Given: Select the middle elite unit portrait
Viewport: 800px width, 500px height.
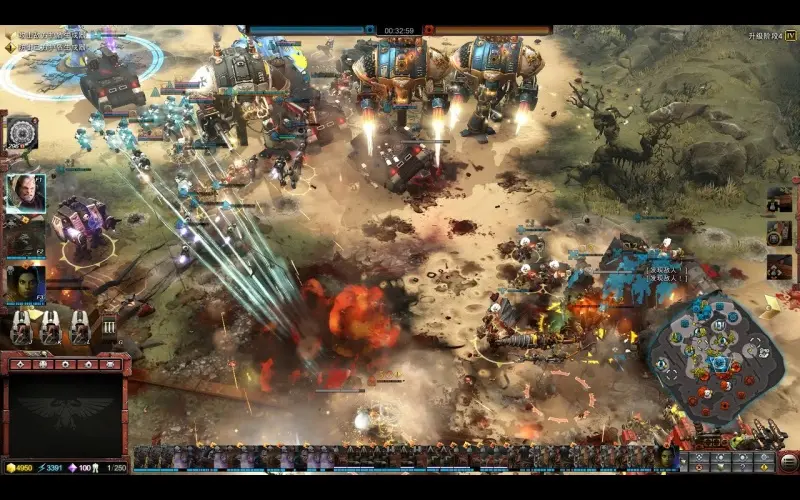Looking at the screenshot, I should (x=25, y=237).
